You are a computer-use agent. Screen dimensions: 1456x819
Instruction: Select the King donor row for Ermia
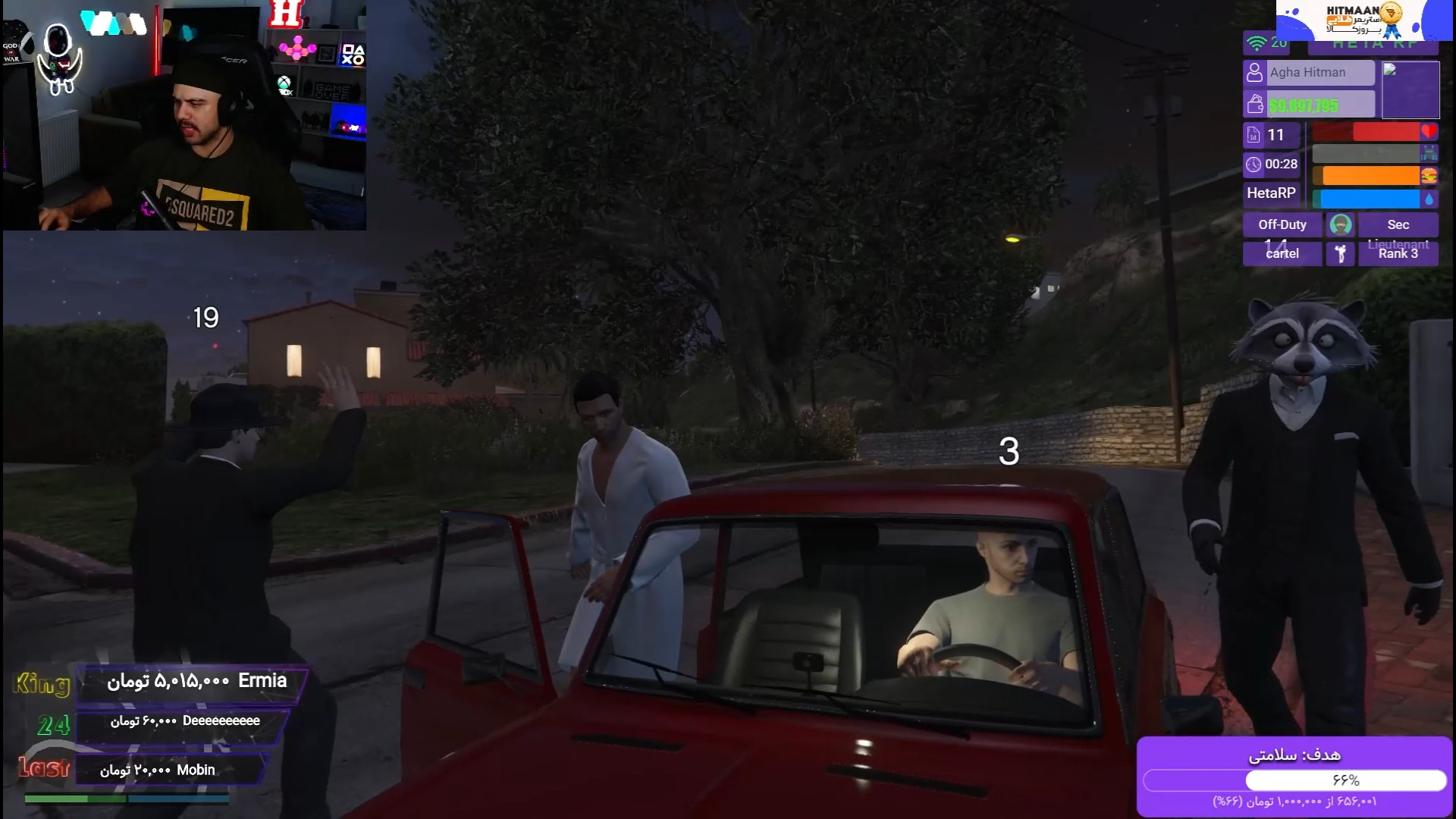coord(194,682)
